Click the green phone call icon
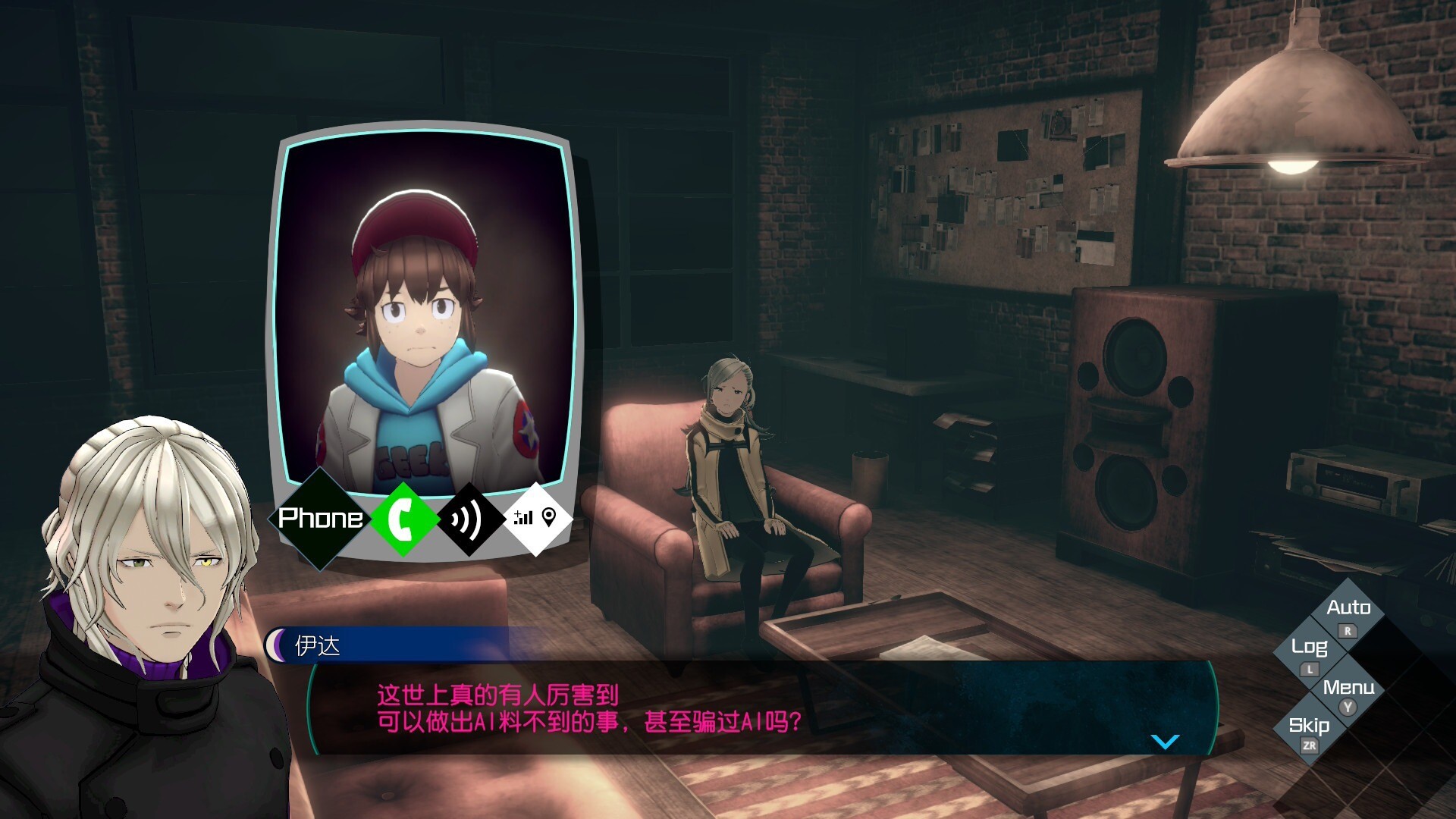The image size is (1456, 819). (x=403, y=519)
